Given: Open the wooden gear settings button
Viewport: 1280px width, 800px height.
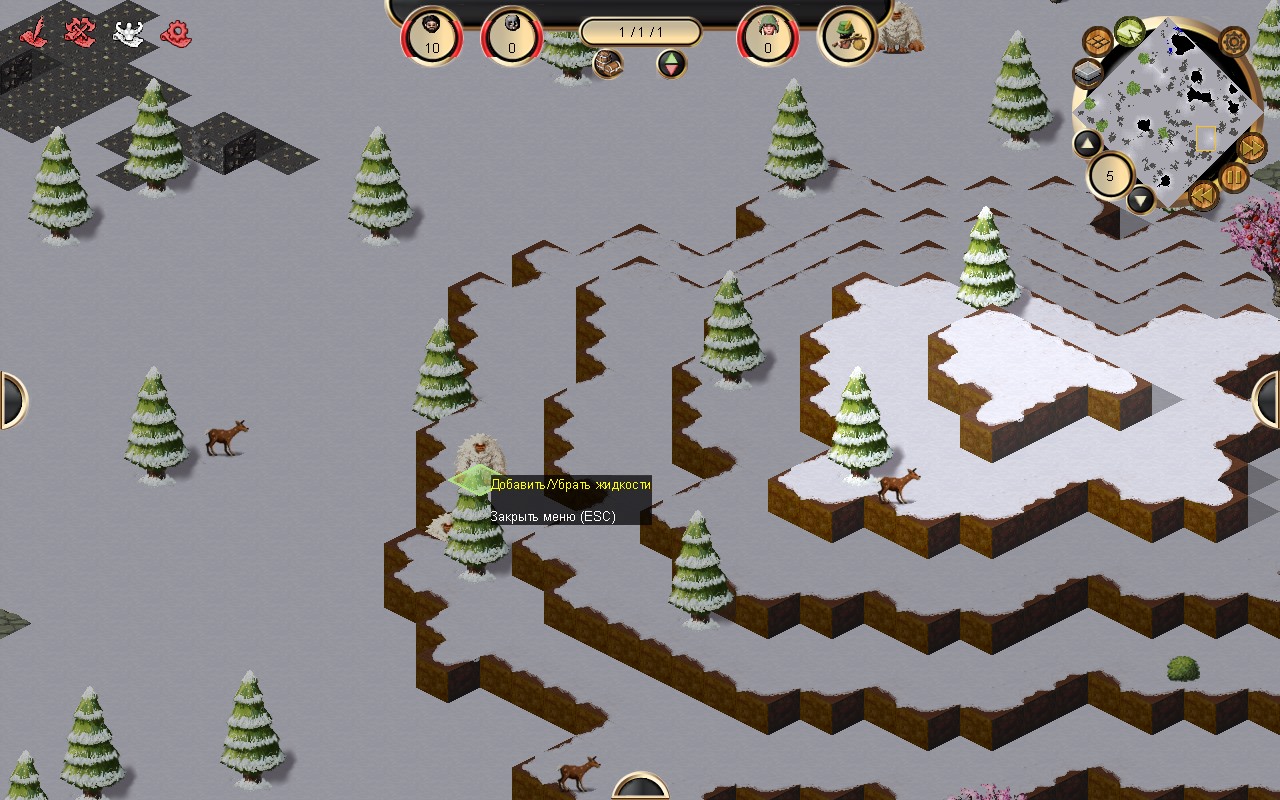Looking at the screenshot, I should point(1233,42).
